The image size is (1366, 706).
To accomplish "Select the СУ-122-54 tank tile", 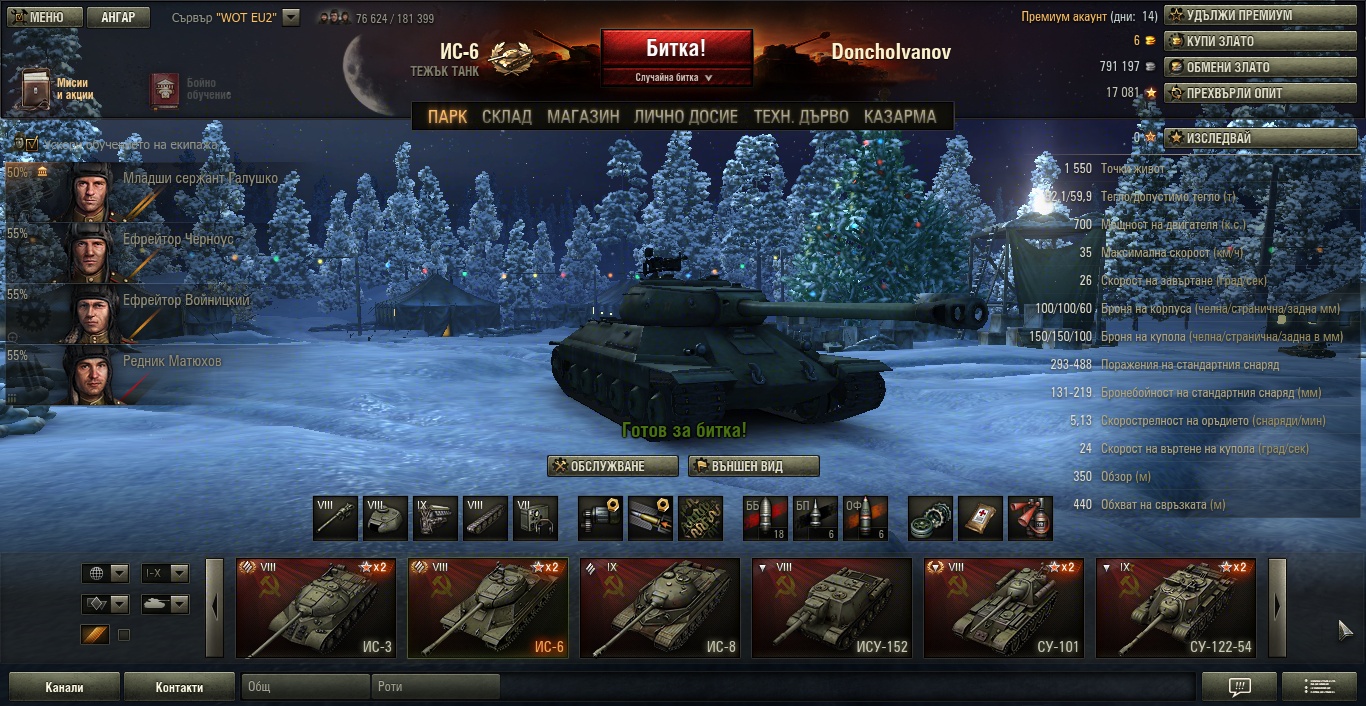I will pos(1175,608).
